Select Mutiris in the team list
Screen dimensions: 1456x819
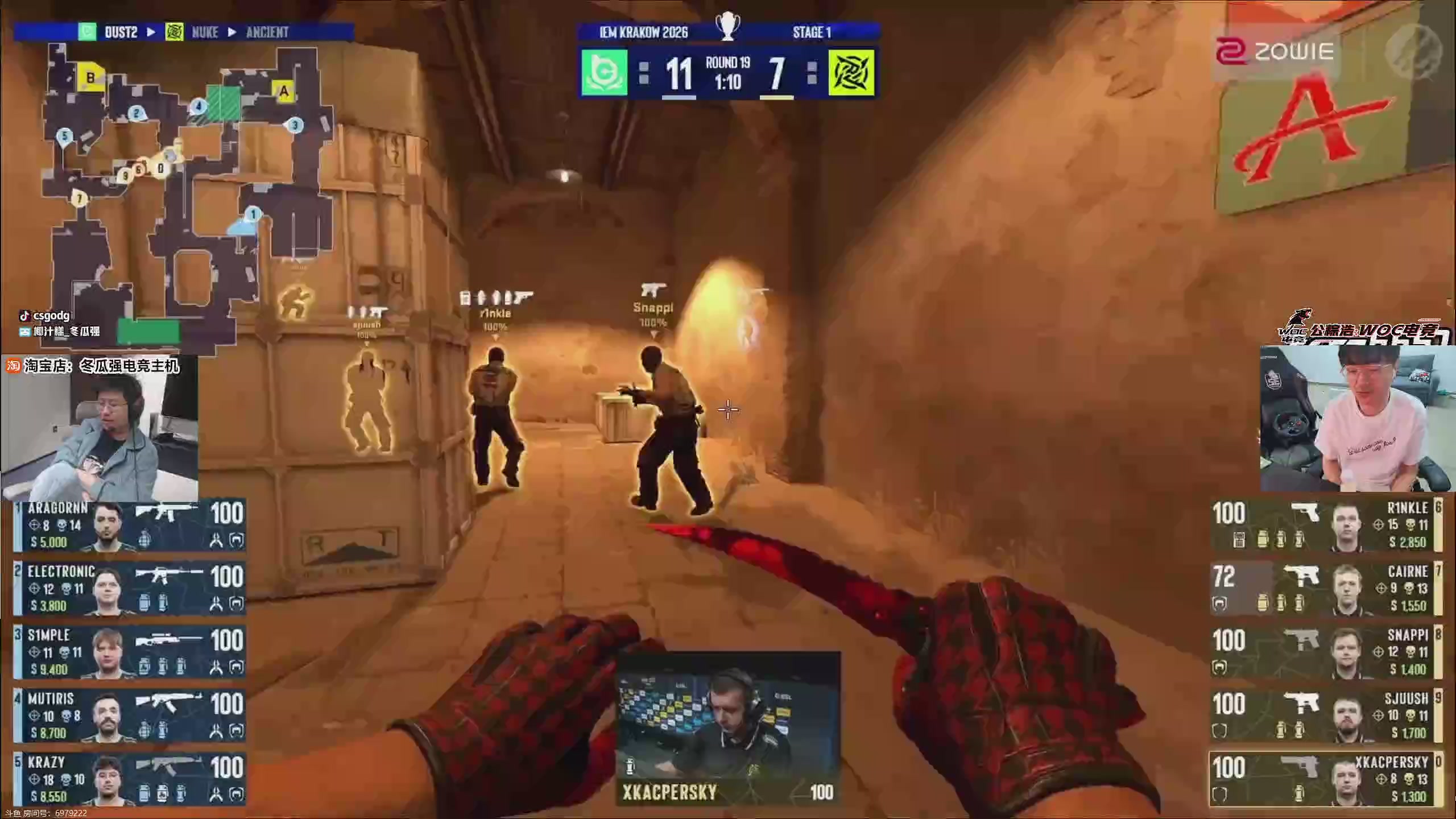130,717
